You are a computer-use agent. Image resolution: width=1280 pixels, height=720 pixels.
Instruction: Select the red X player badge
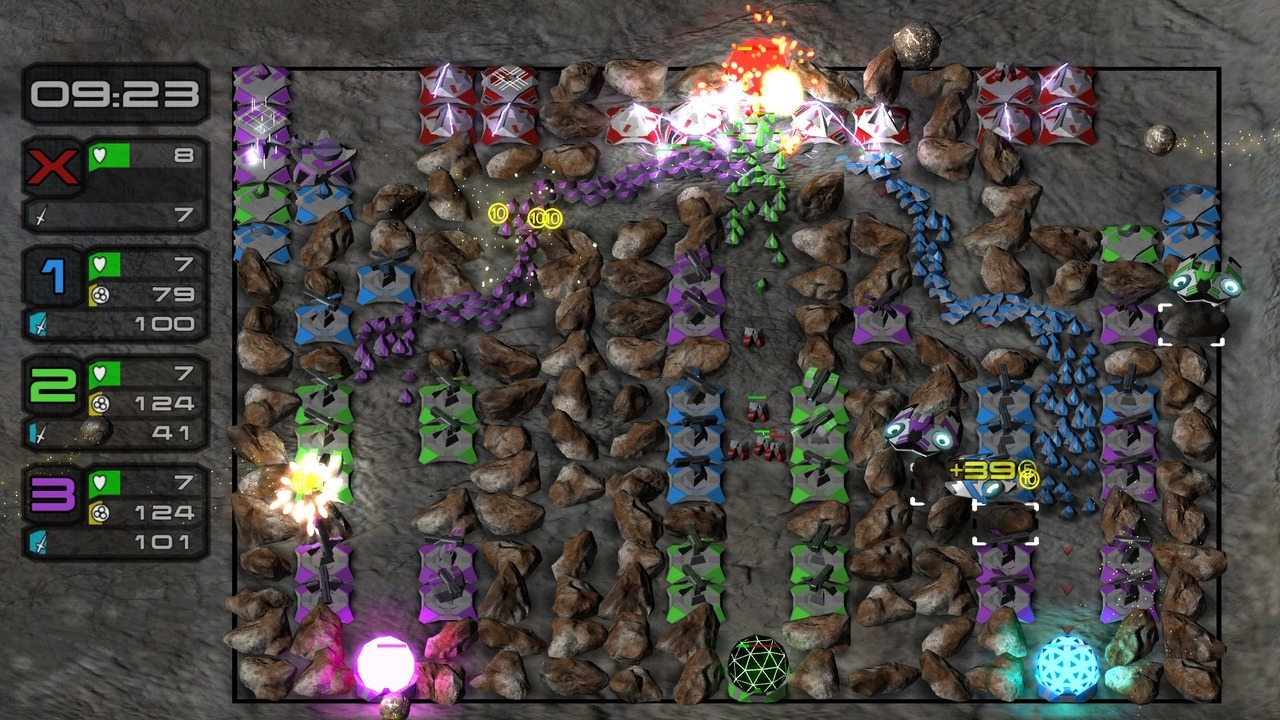tap(53, 165)
